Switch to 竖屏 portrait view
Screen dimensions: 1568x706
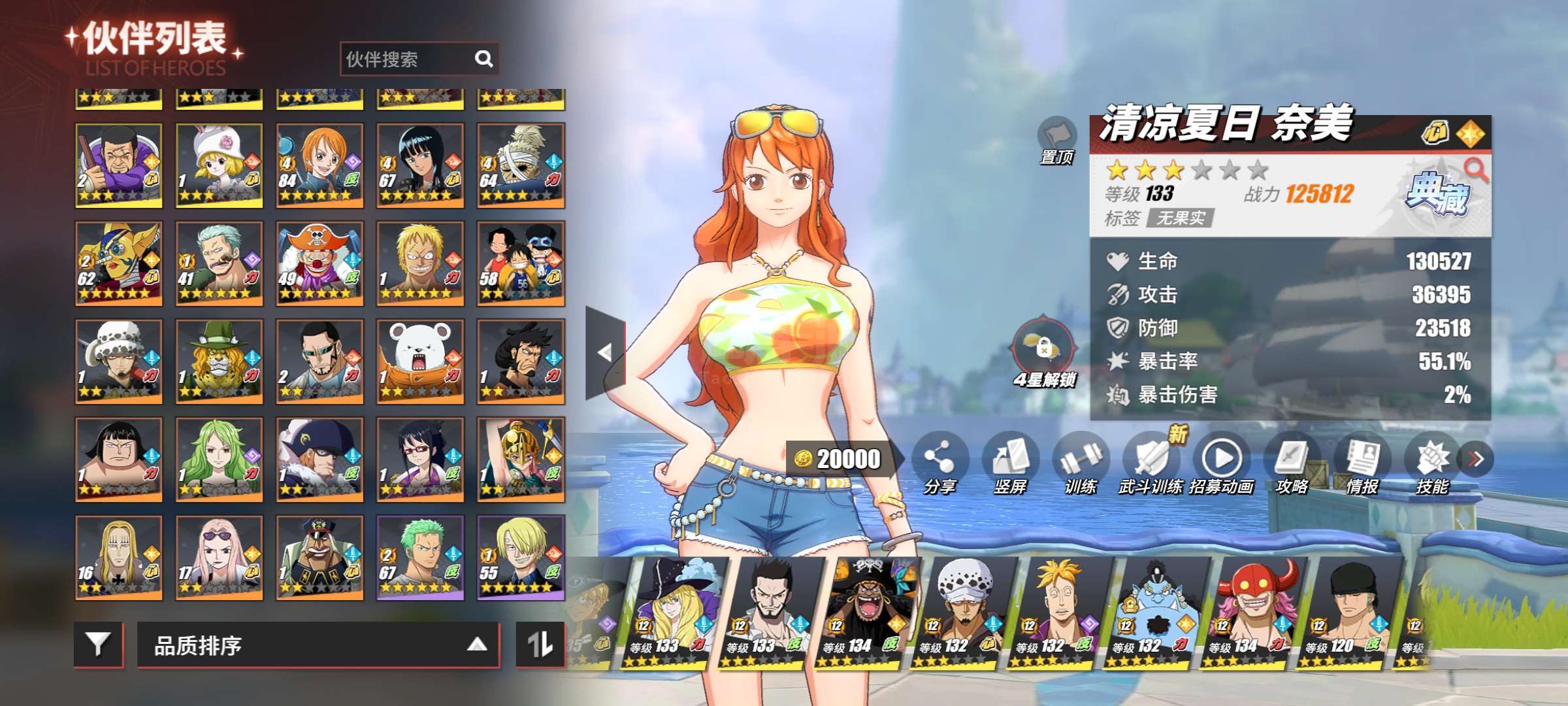[x=1010, y=461]
